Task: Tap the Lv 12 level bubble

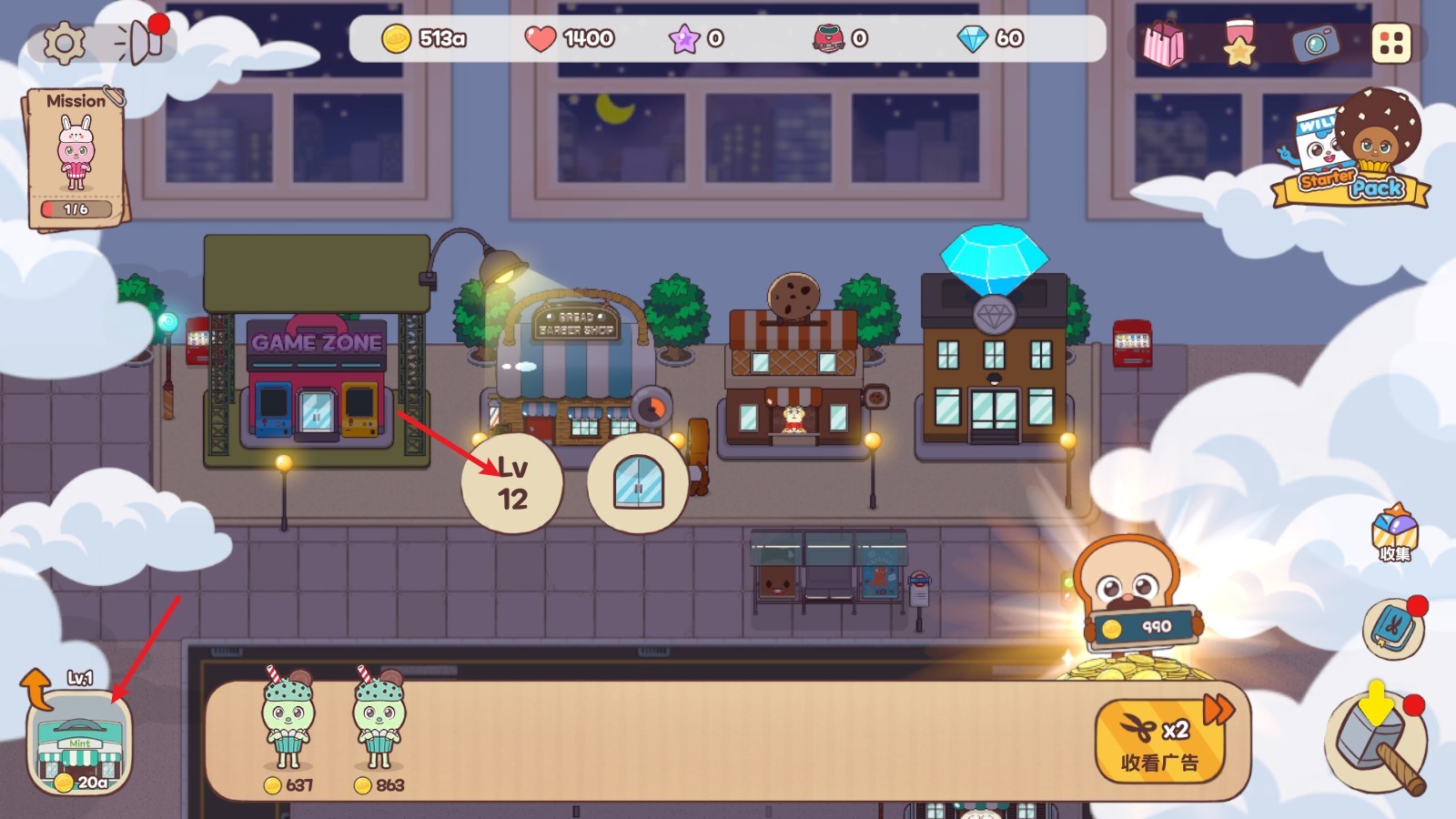Action: [512, 483]
